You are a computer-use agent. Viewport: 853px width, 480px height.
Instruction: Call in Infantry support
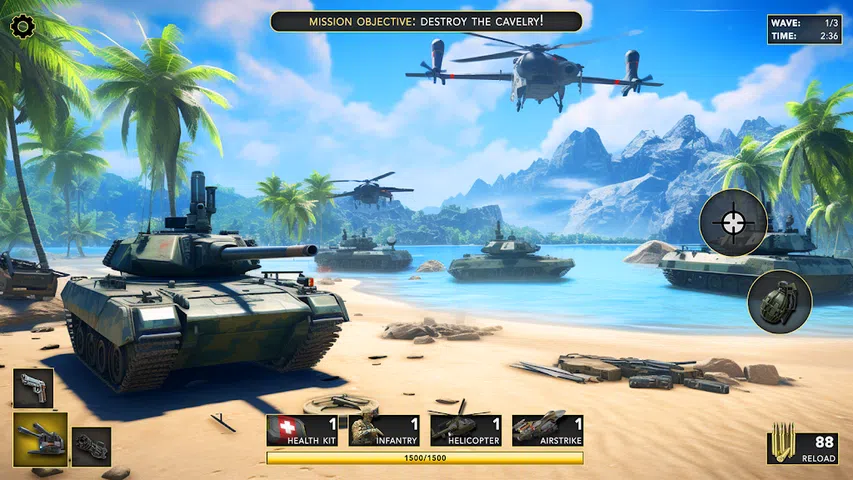coord(384,430)
